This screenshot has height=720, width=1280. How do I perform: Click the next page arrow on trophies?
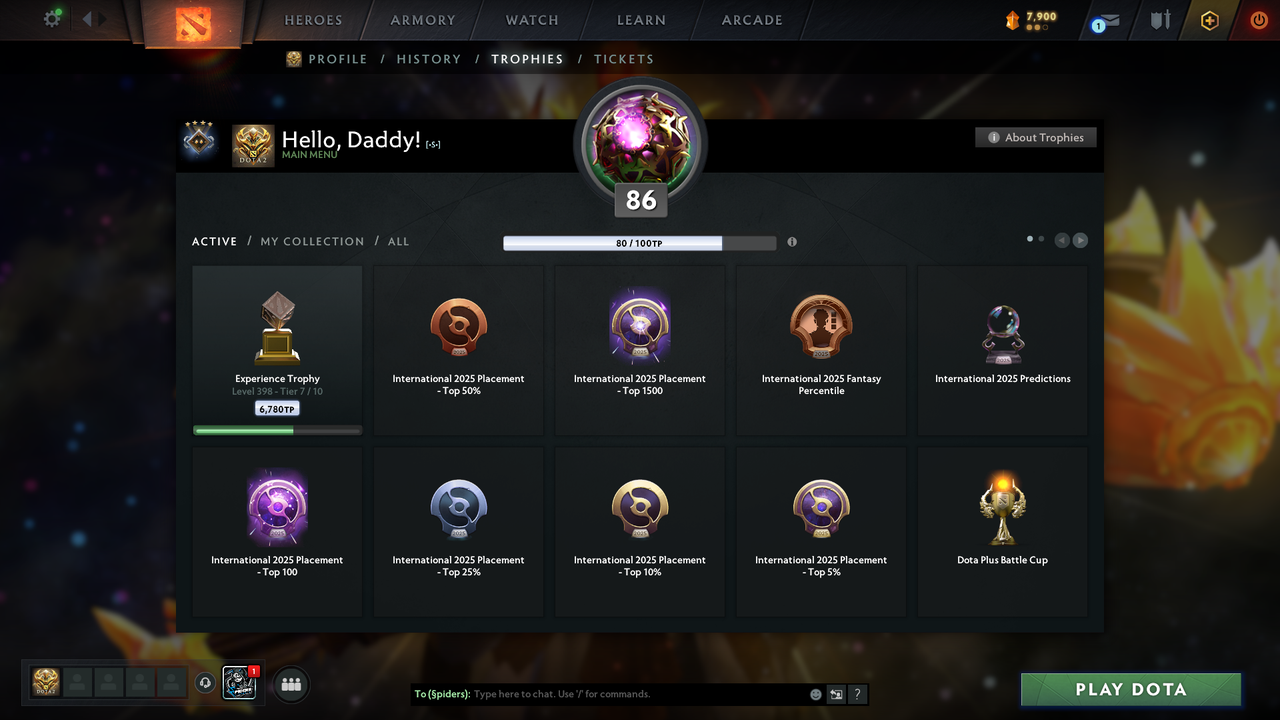pyautogui.click(x=1080, y=240)
